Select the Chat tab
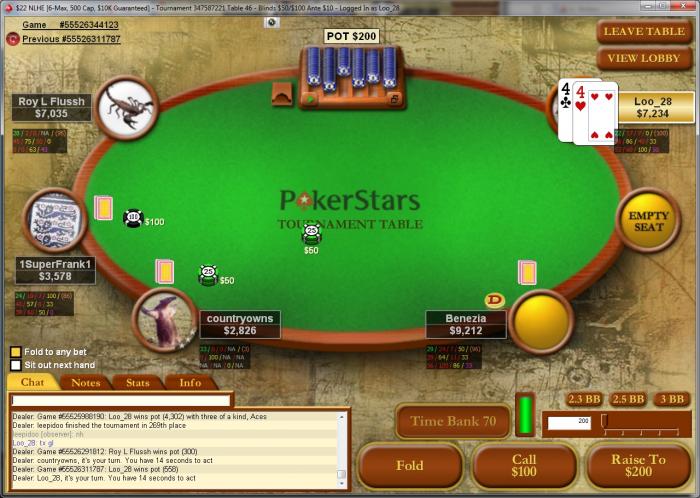 click(x=33, y=382)
